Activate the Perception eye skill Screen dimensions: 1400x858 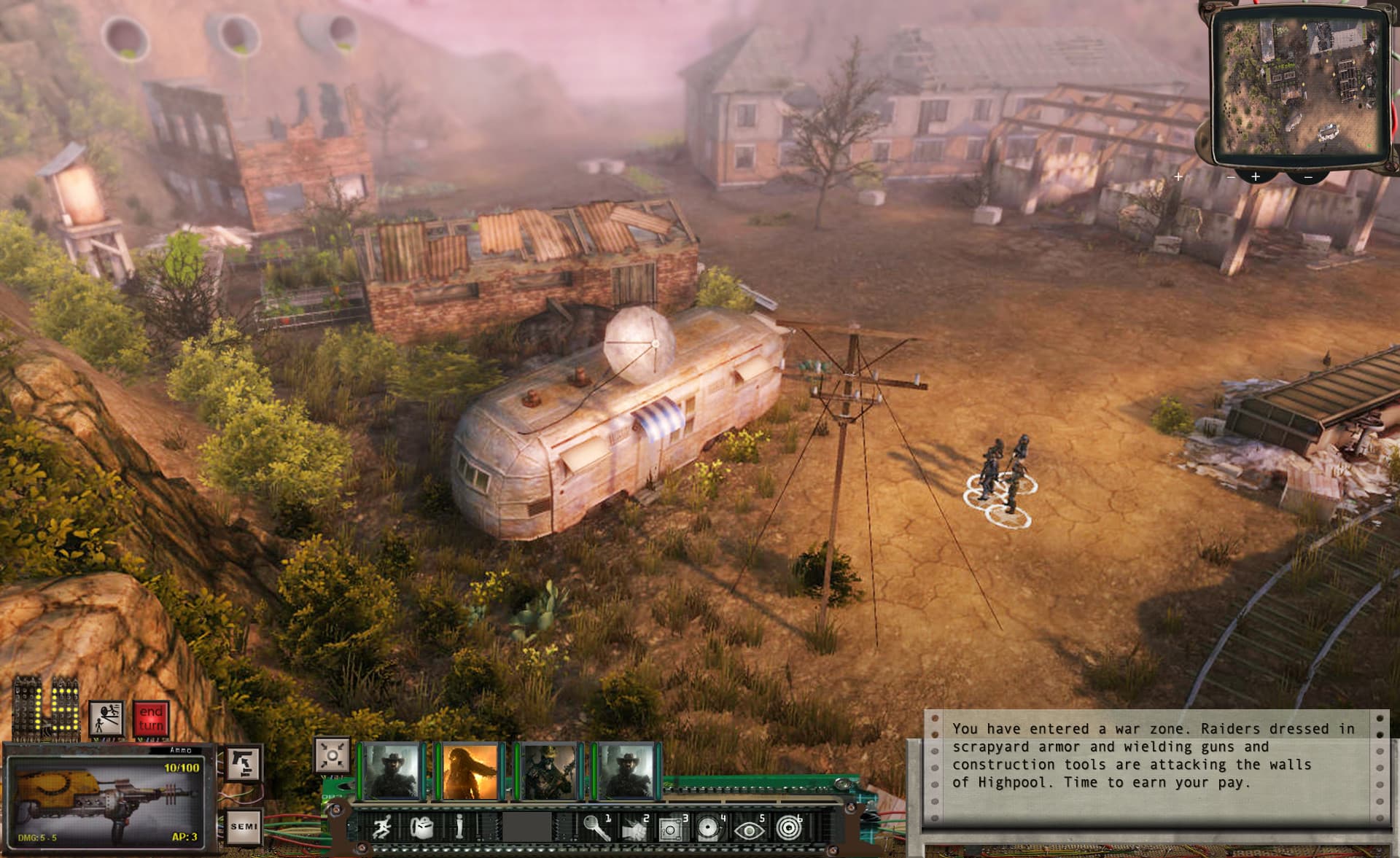pos(749,827)
